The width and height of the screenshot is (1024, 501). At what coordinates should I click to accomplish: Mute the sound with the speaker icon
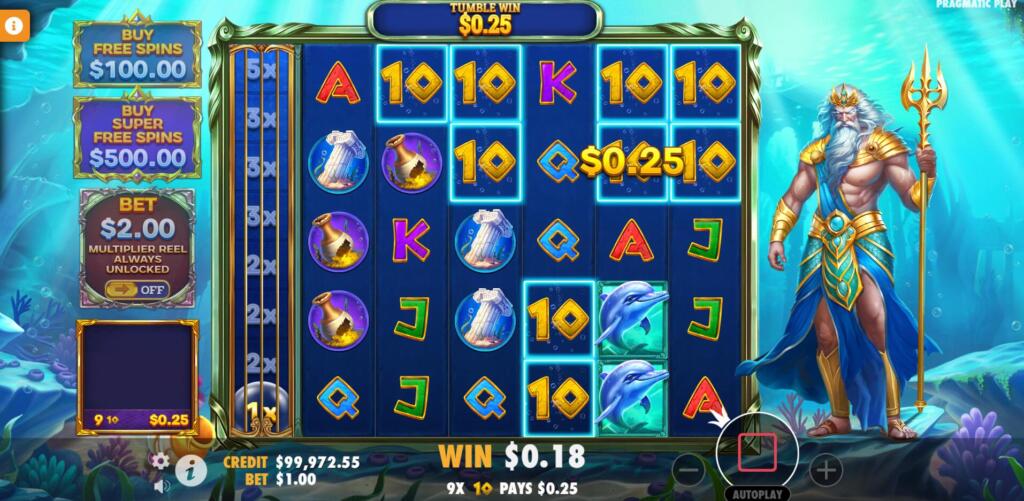pyautogui.click(x=161, y=485)
